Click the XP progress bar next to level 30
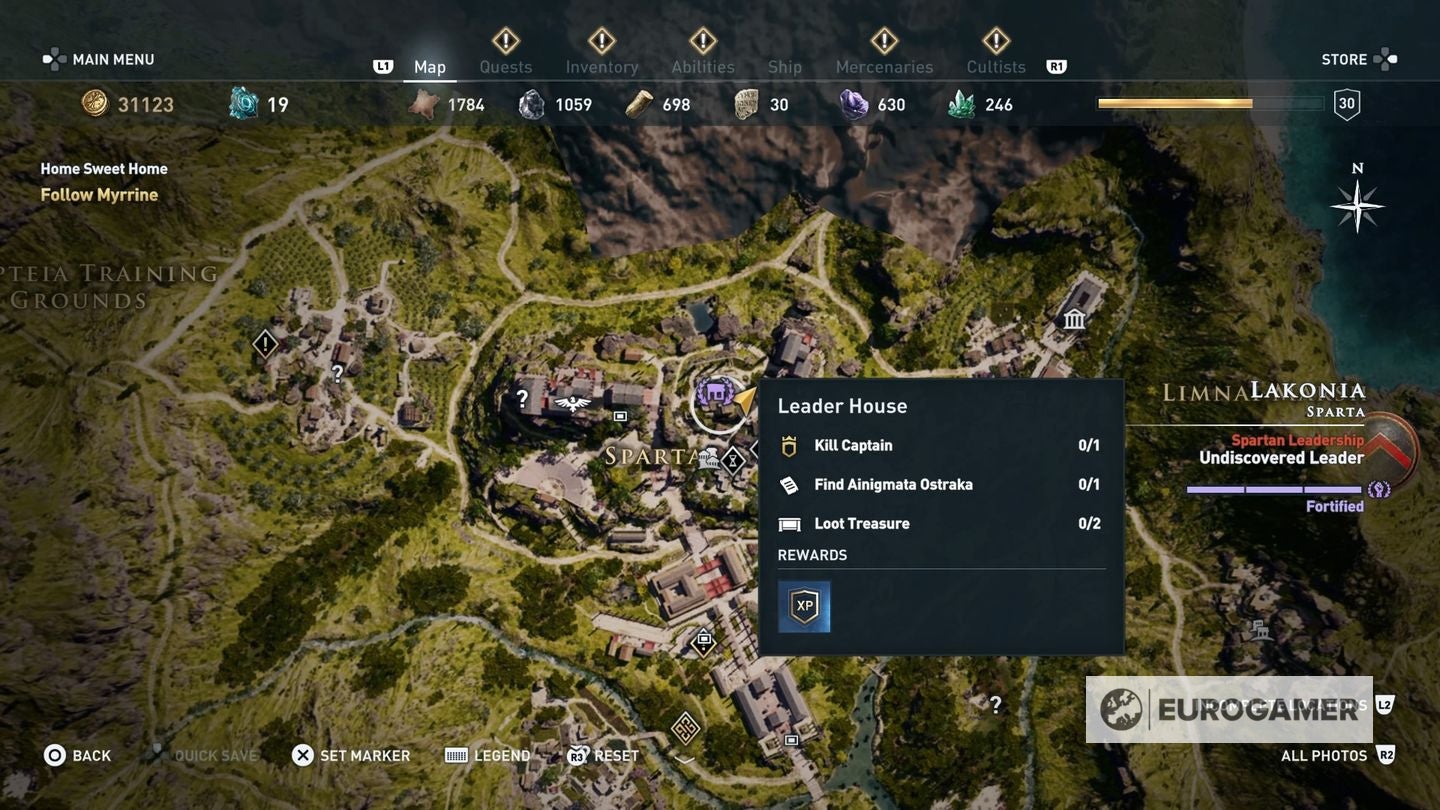This screenshot has height=810, width=1440. pos(1208,102)
